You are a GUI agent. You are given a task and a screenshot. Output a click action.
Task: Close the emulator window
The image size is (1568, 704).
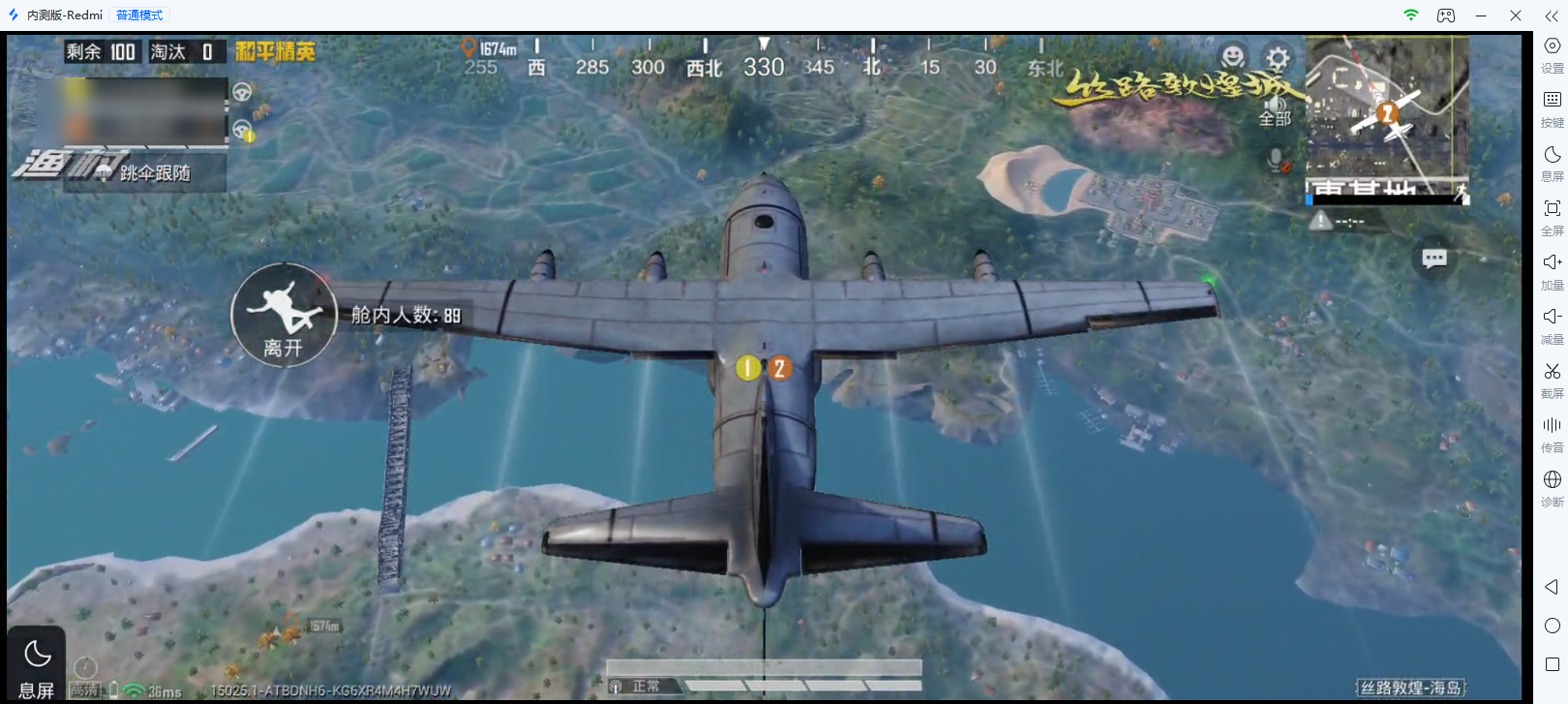1516,15
